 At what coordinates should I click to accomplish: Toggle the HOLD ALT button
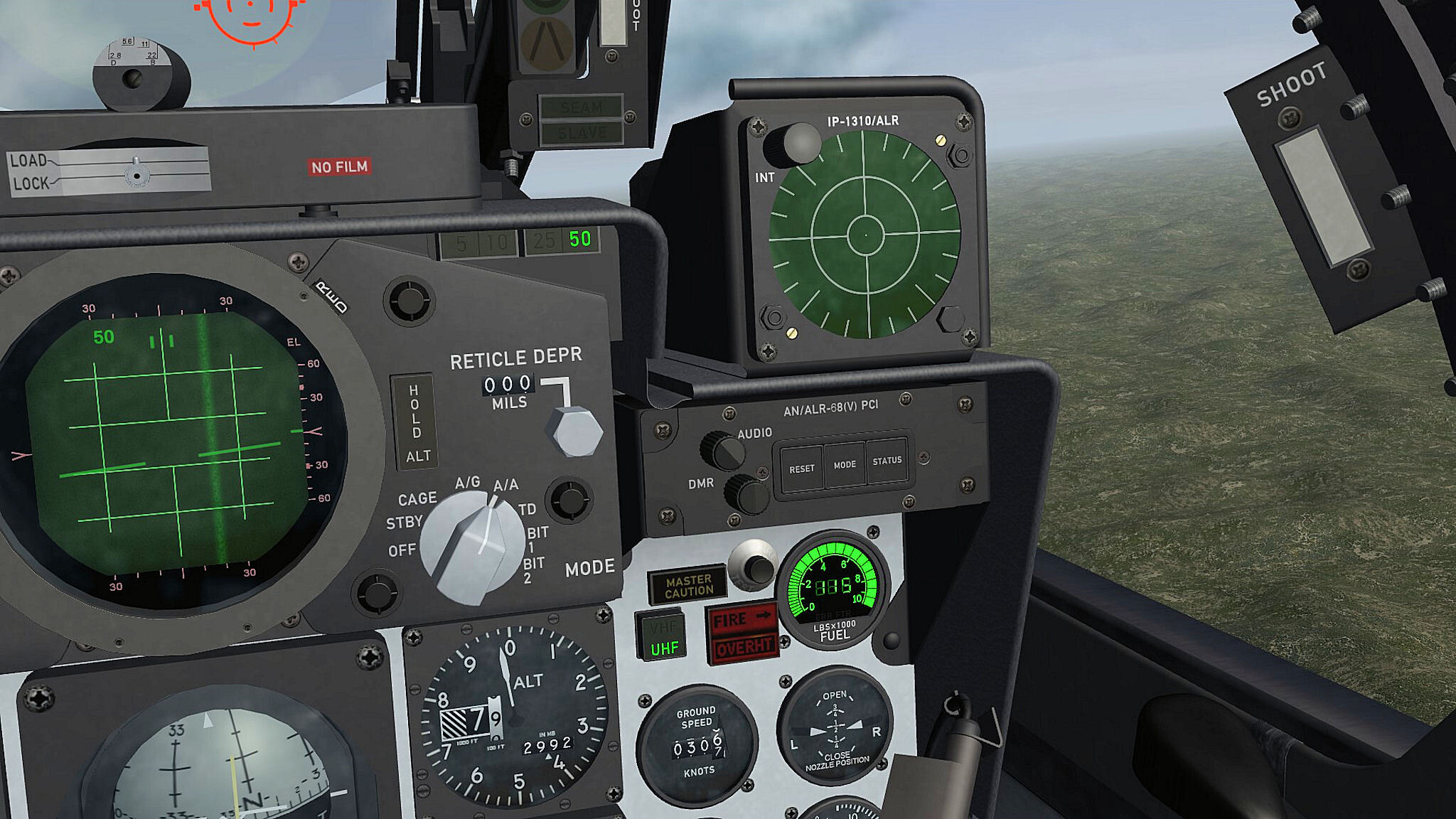(414, 422)
